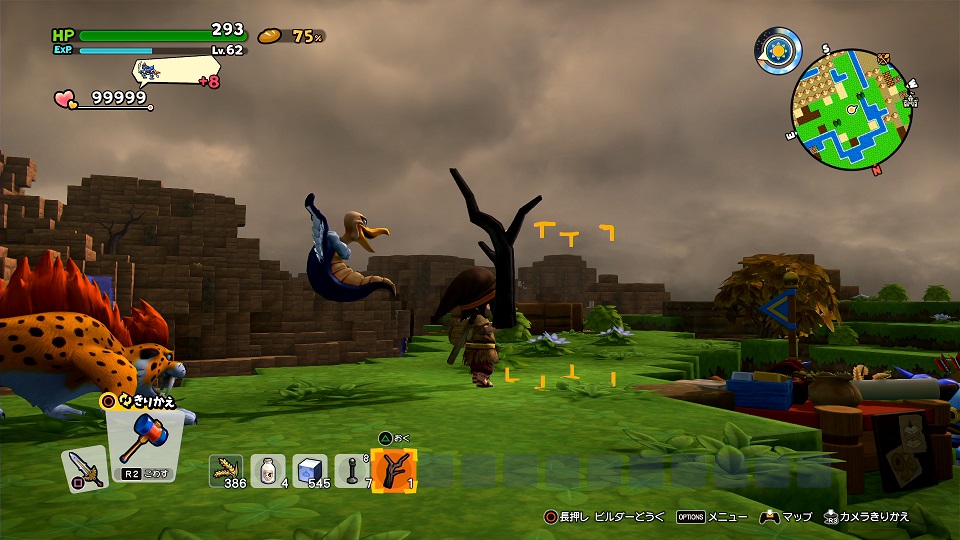960x540 pixels.
Task: Open the circular minimap
Action: pyautogui.click(x=851, y=109)
